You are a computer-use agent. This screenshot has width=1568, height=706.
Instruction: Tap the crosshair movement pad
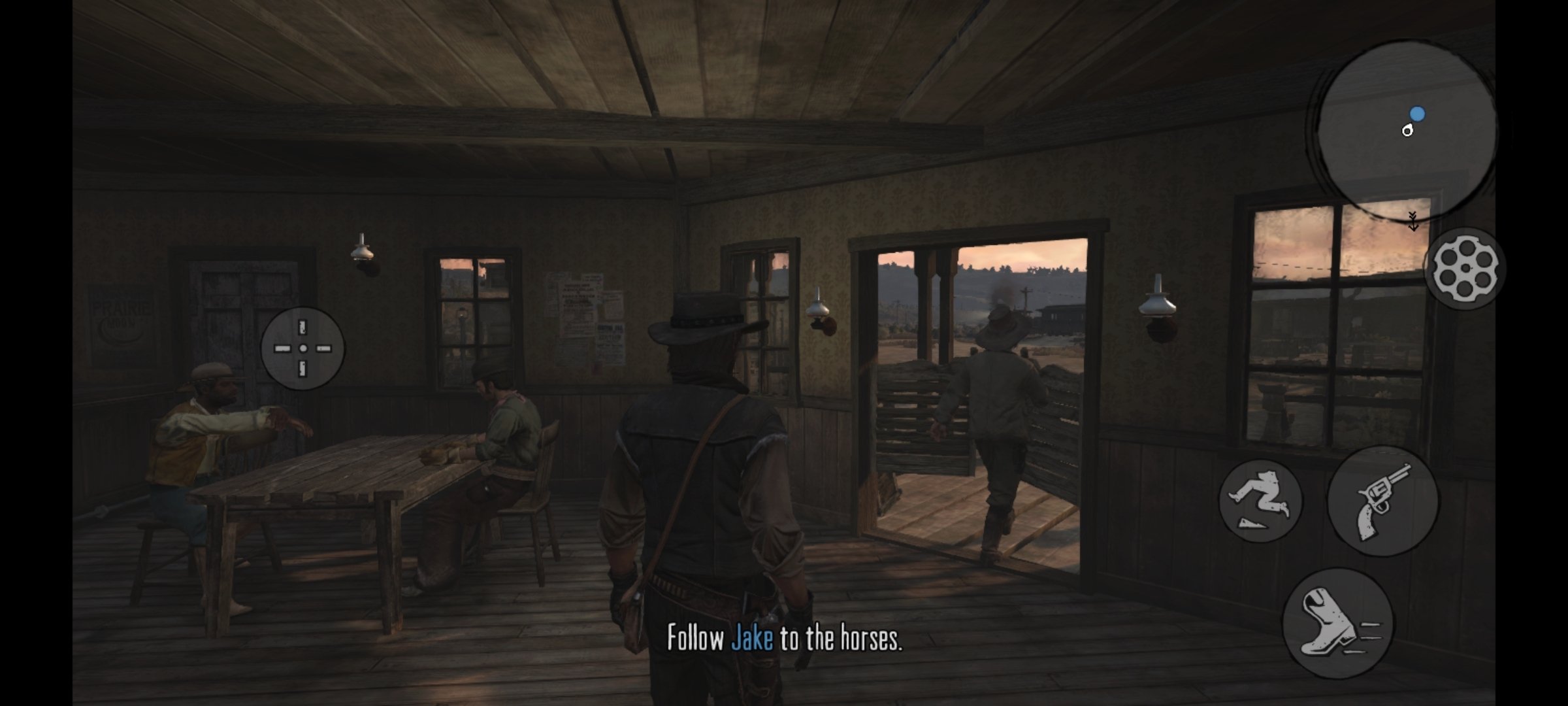(302, 348)
